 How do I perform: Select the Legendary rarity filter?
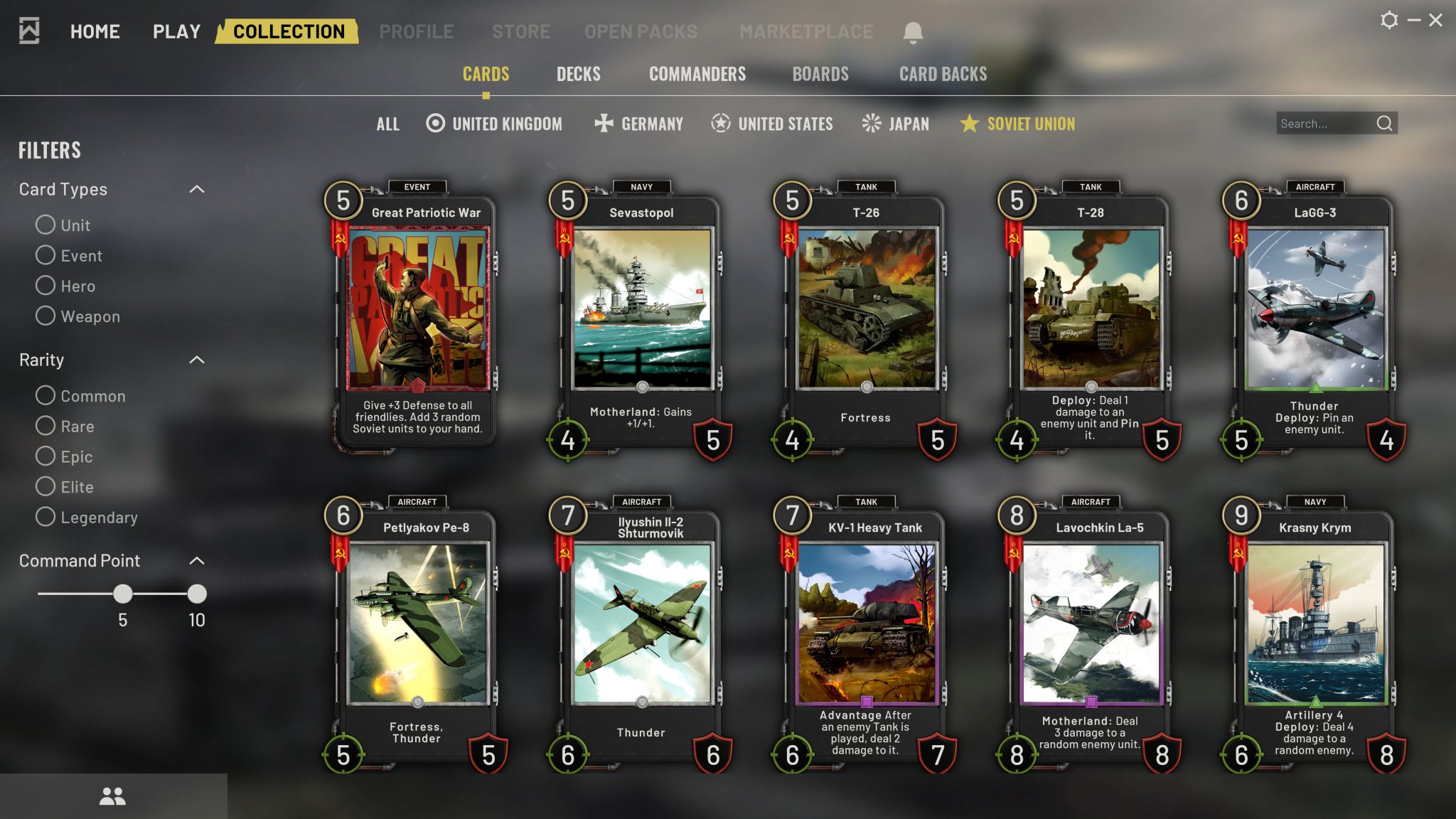click(45, 517)
